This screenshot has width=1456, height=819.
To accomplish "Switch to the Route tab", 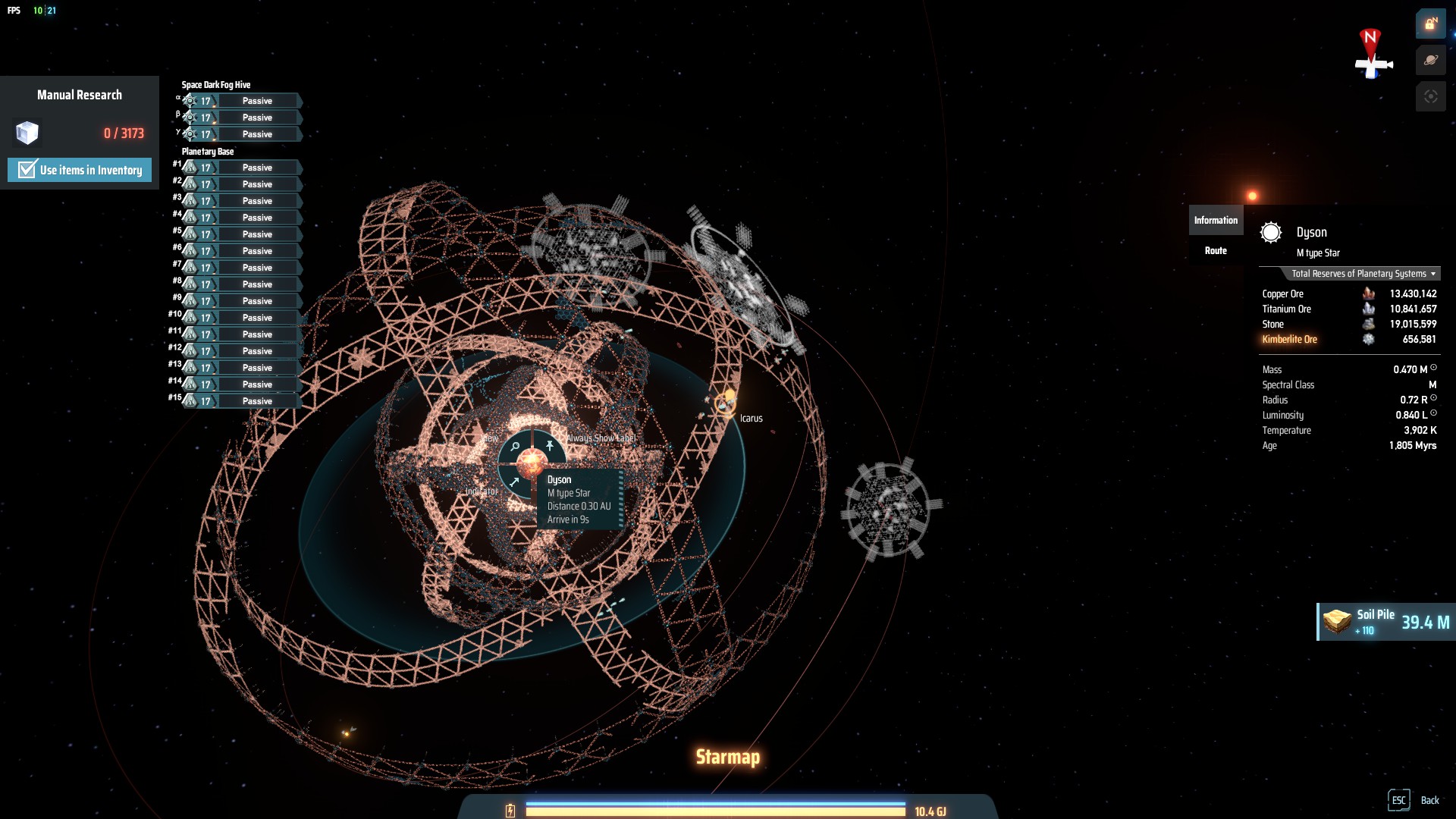I will (1216, 251).
